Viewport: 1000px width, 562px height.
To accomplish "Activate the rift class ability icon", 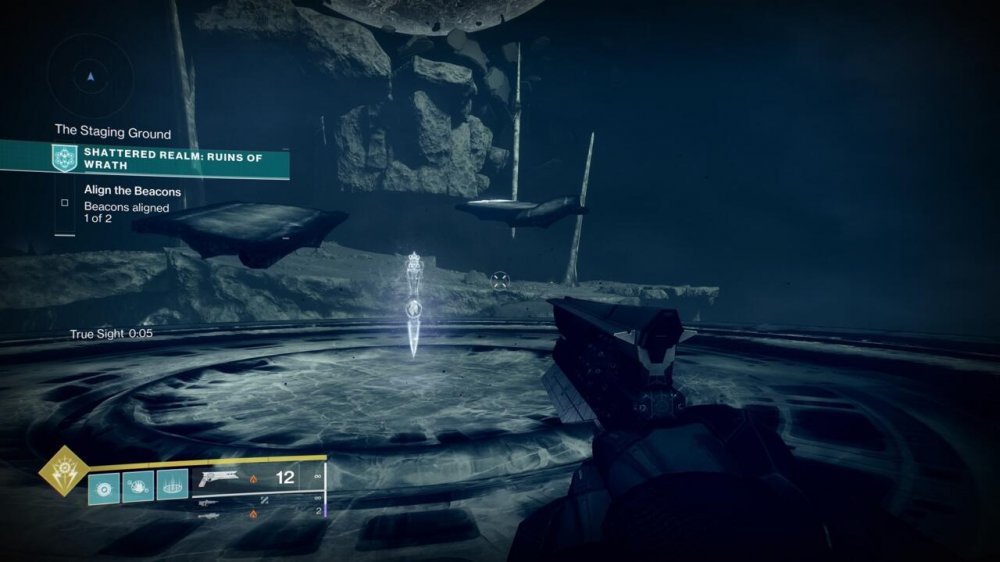I will coord(172,486).
